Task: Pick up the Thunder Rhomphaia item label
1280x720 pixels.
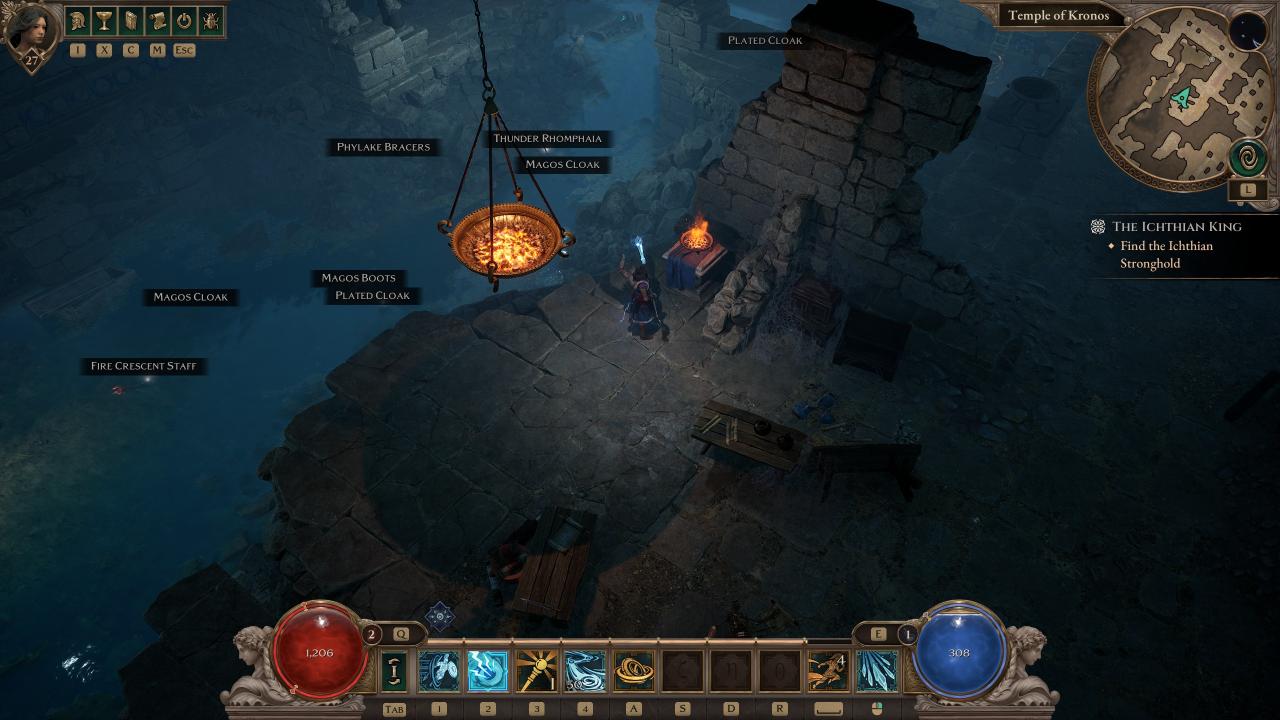Action: coord(548,139)
